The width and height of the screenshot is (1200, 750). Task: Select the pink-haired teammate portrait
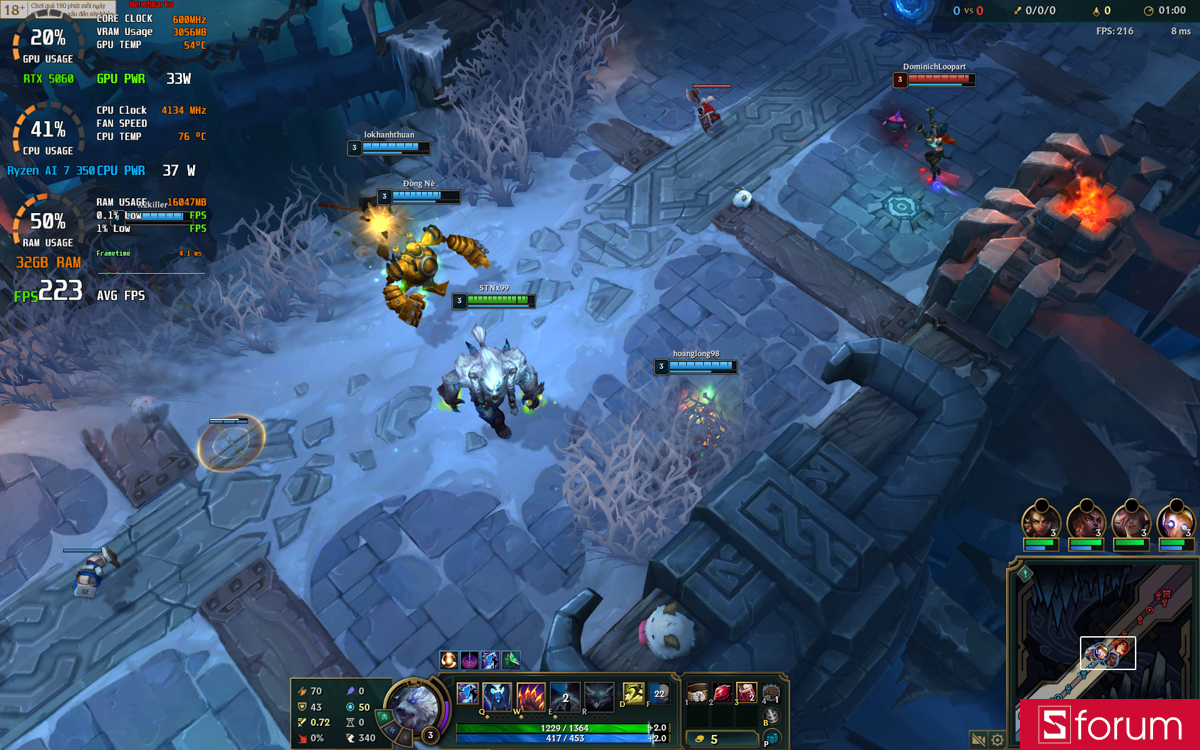(x=1131, y=522)
